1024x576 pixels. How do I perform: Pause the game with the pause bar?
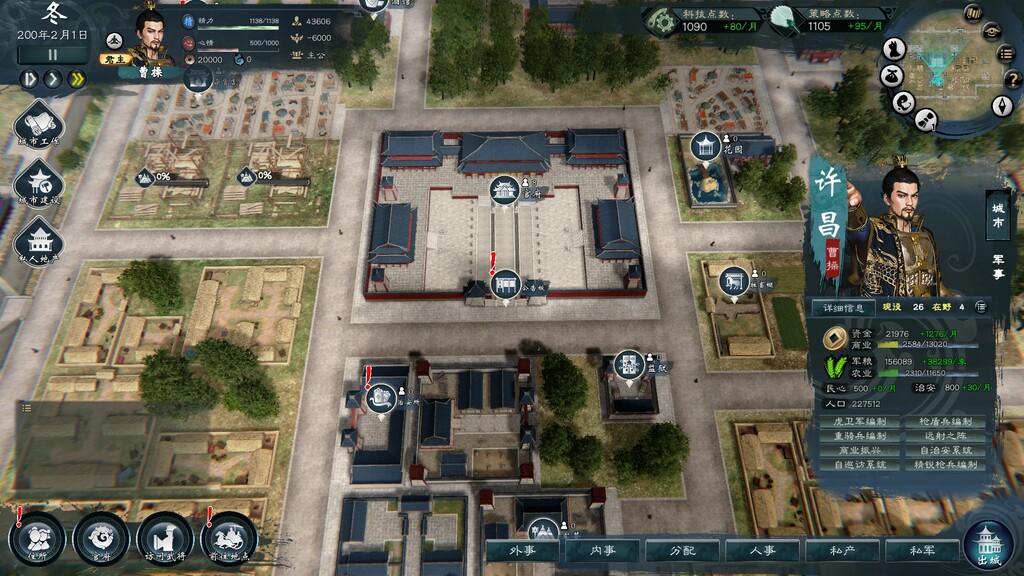tap(52, 54)
